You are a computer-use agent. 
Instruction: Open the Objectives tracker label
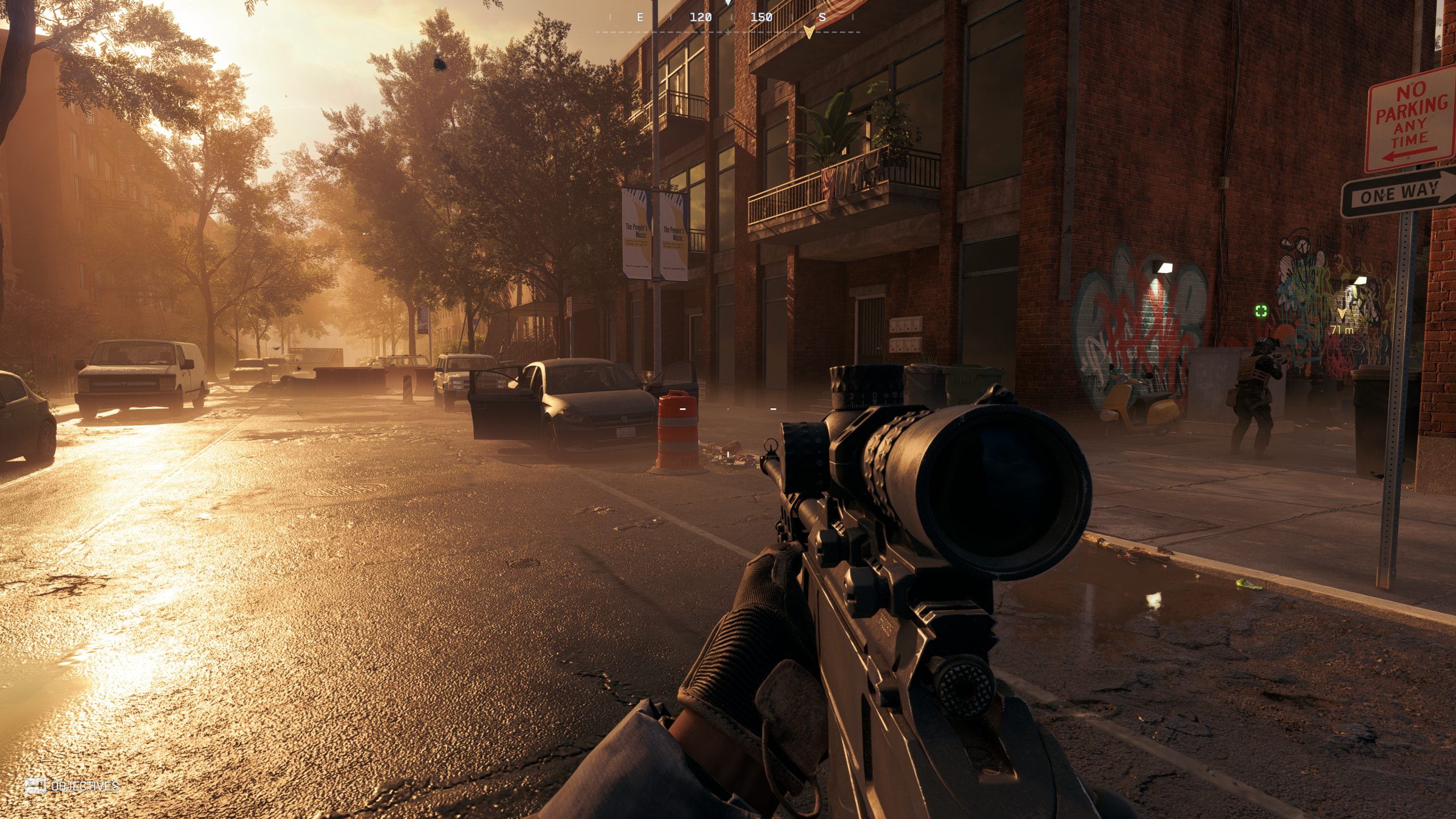click(84, 786)
